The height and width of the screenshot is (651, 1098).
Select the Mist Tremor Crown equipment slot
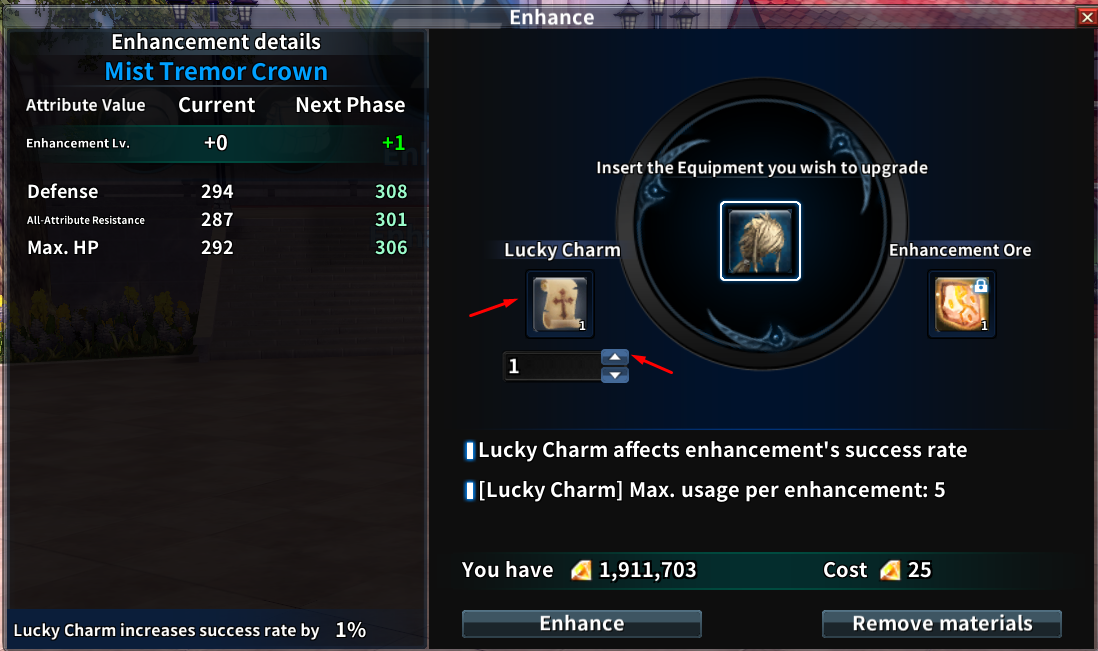(760, 241)
